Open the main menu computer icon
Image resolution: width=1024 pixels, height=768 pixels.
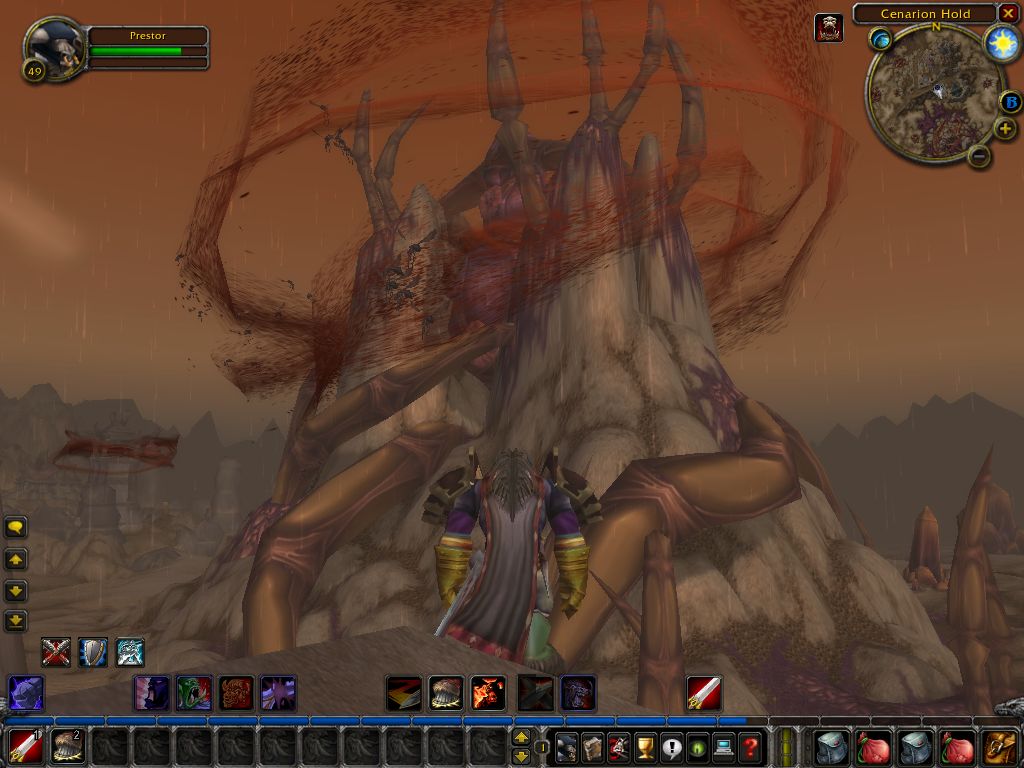click(x=723, y=746)
